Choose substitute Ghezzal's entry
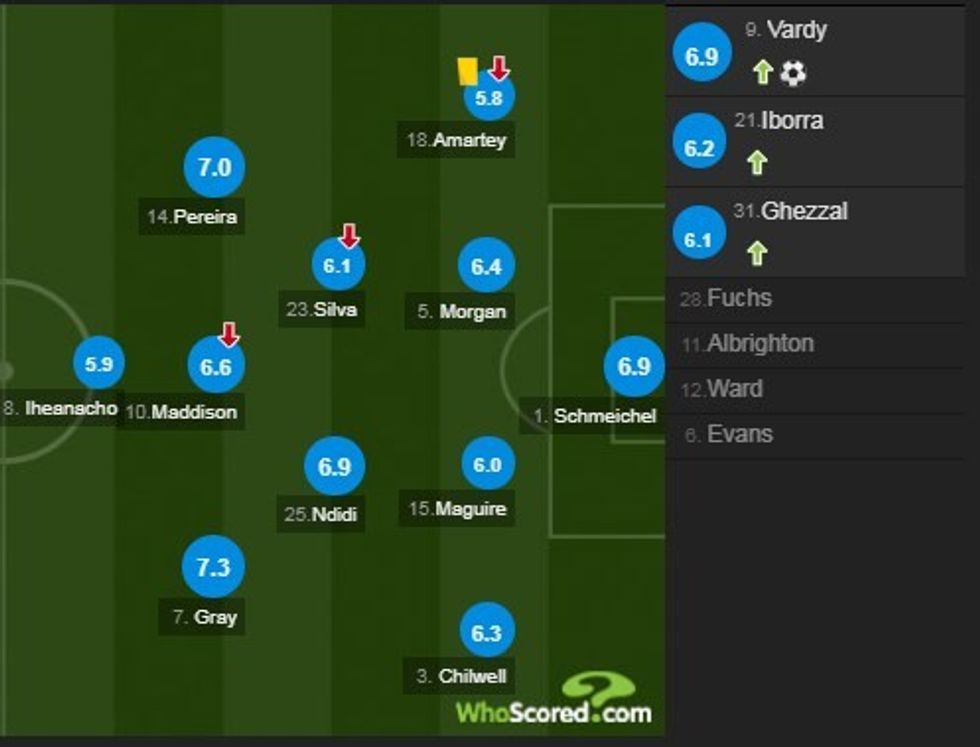This screenshot has height=747, width=980. pos(822,232)
